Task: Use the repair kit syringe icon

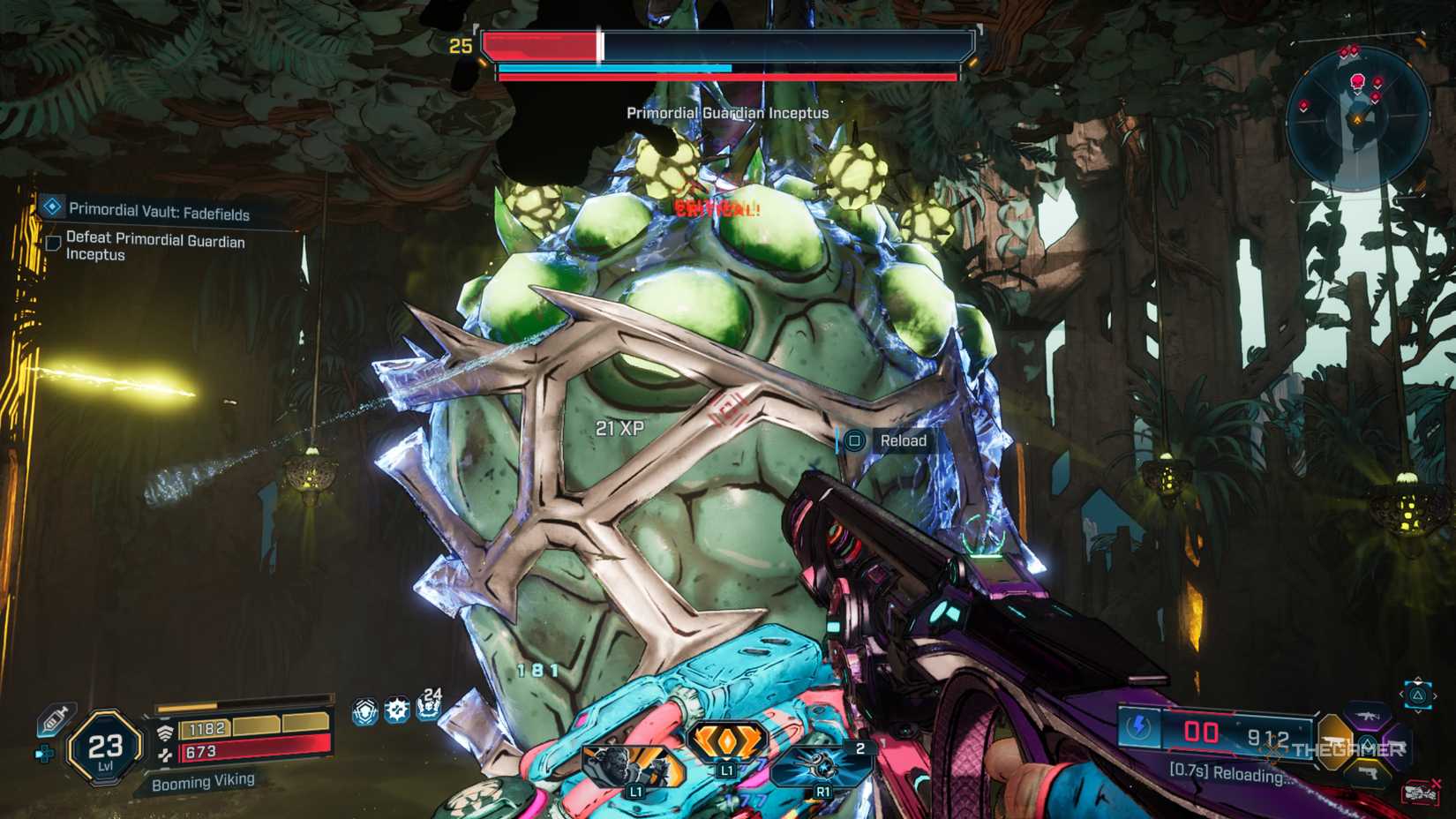Action: pyautogui.click(x=55, y=720)
